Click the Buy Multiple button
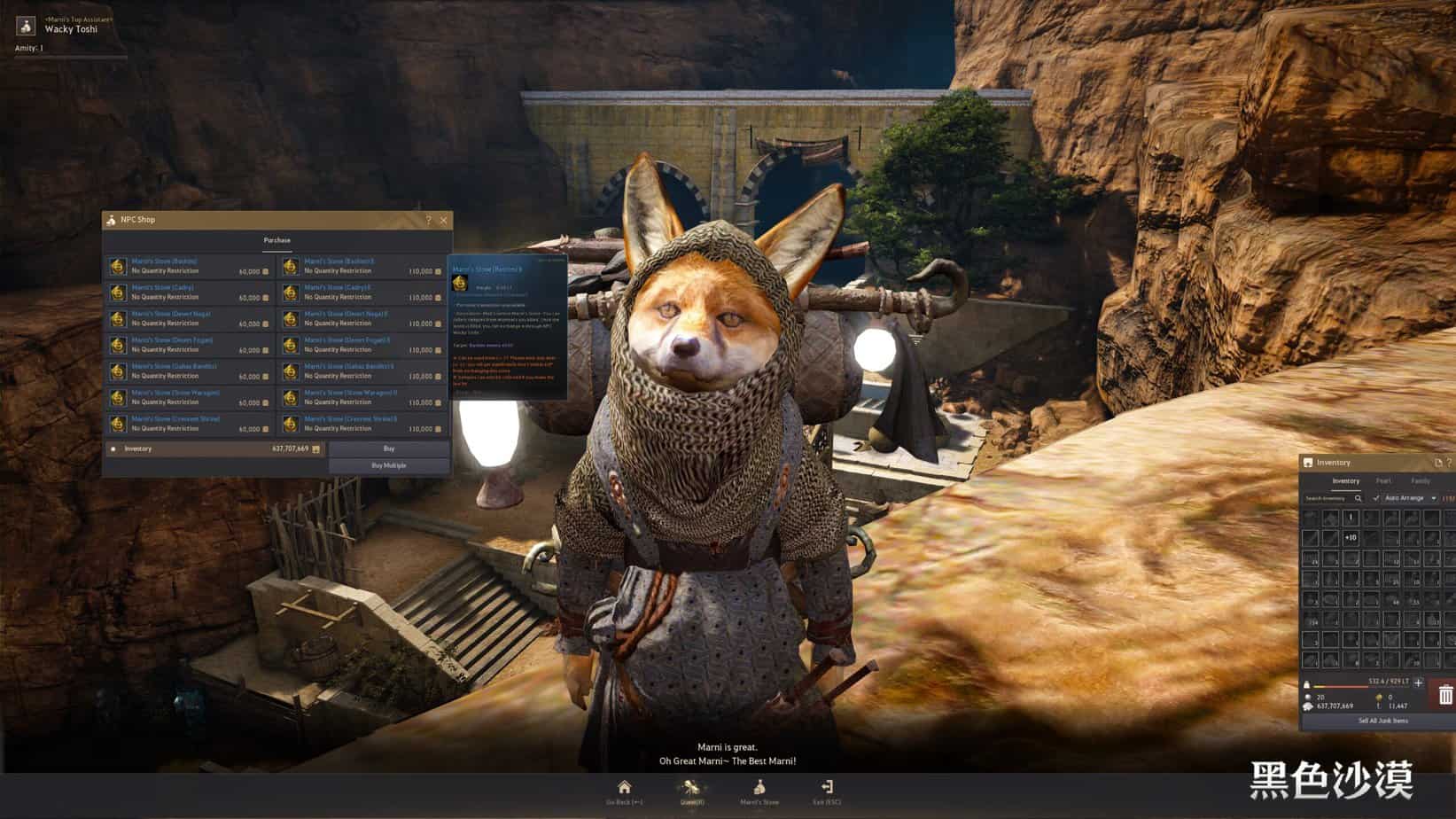This screenshot has width=1456, height=819. 389,465
